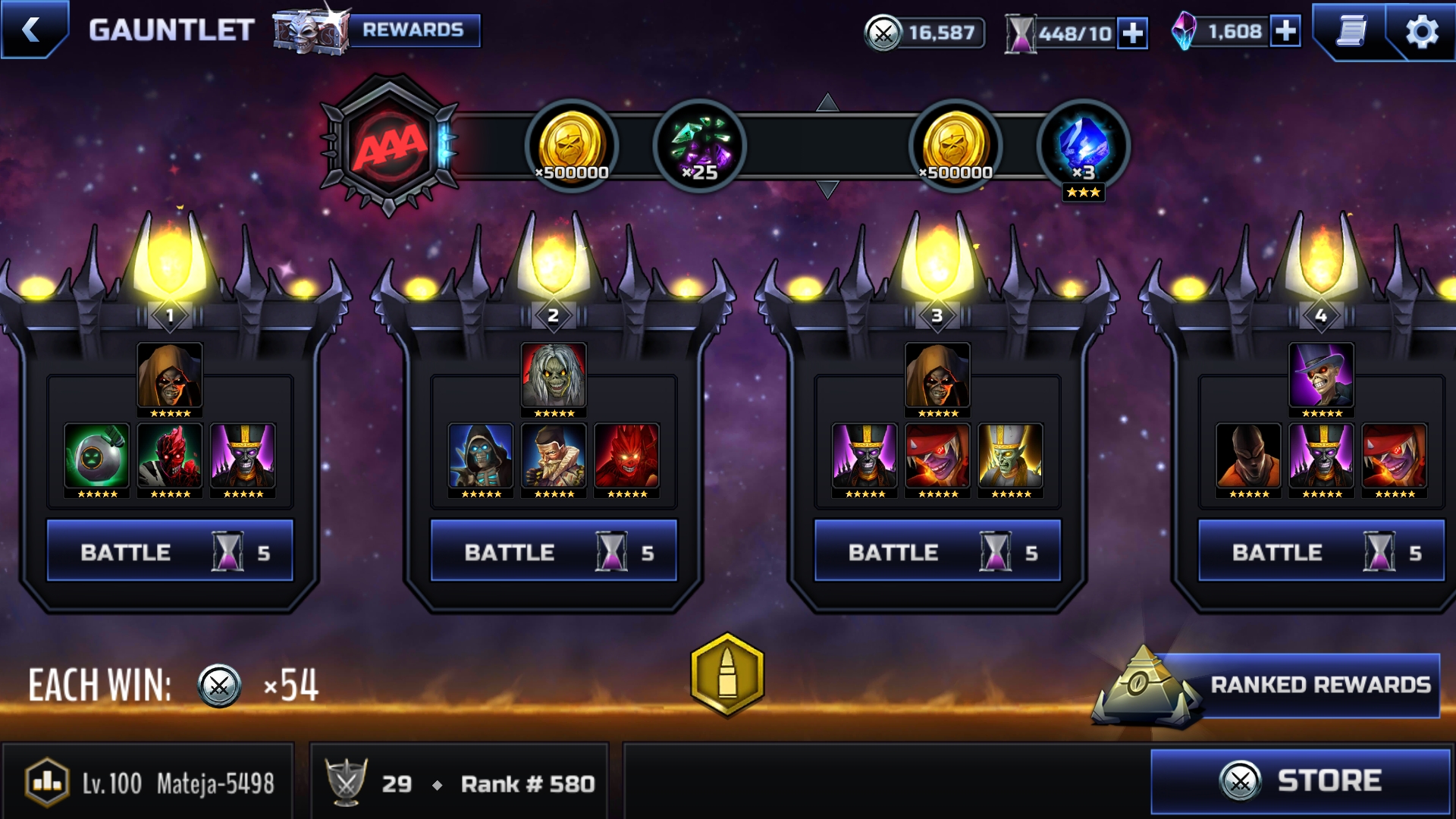Image resolution: width=1456 pixels, height=819 pixels.
Task: Start Battle against opponent team 4
Action: point(1321,551)
